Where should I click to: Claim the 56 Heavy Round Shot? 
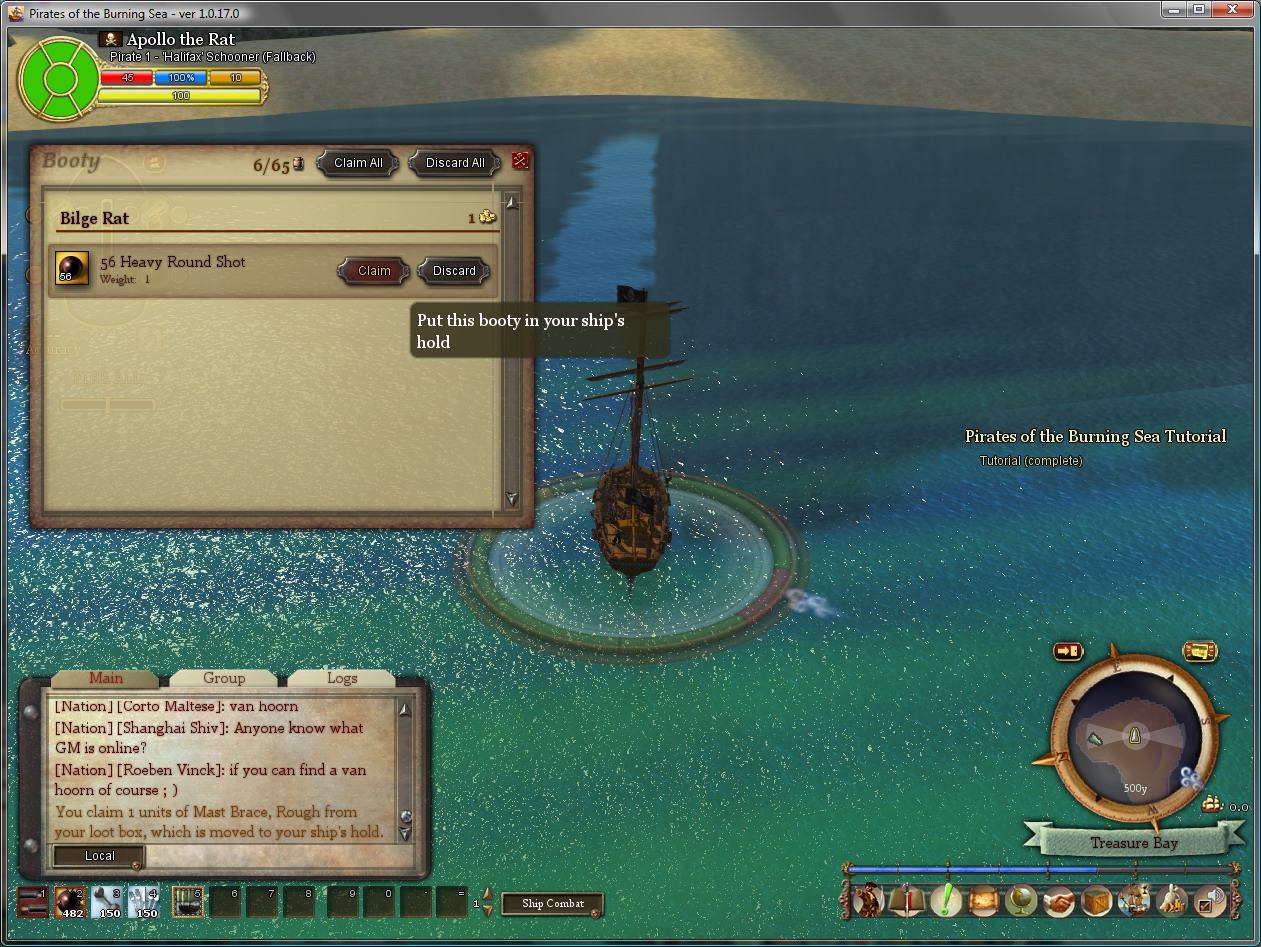click(374, 271)
